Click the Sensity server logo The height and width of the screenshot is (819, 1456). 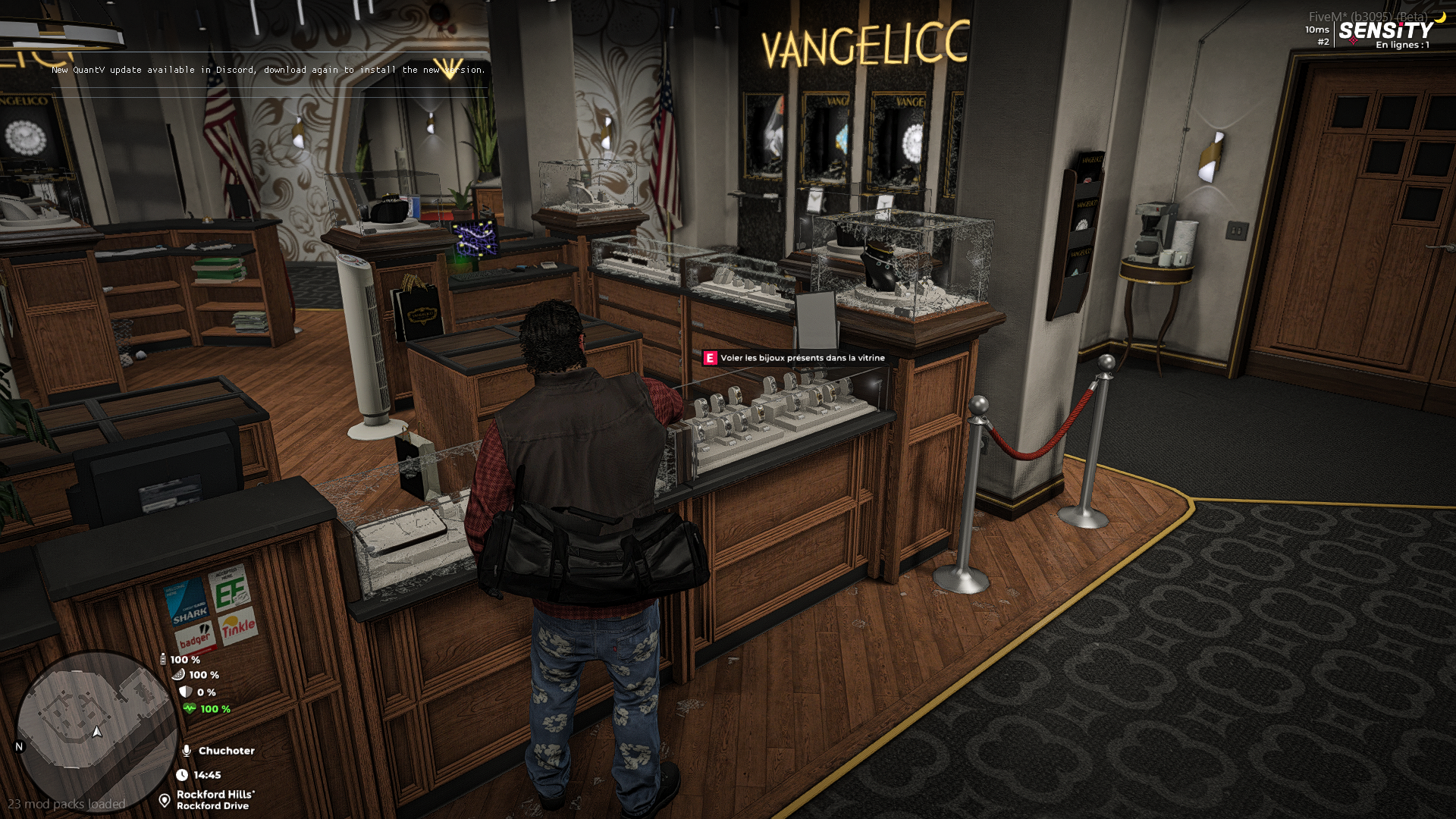(x=1385, y=31)
